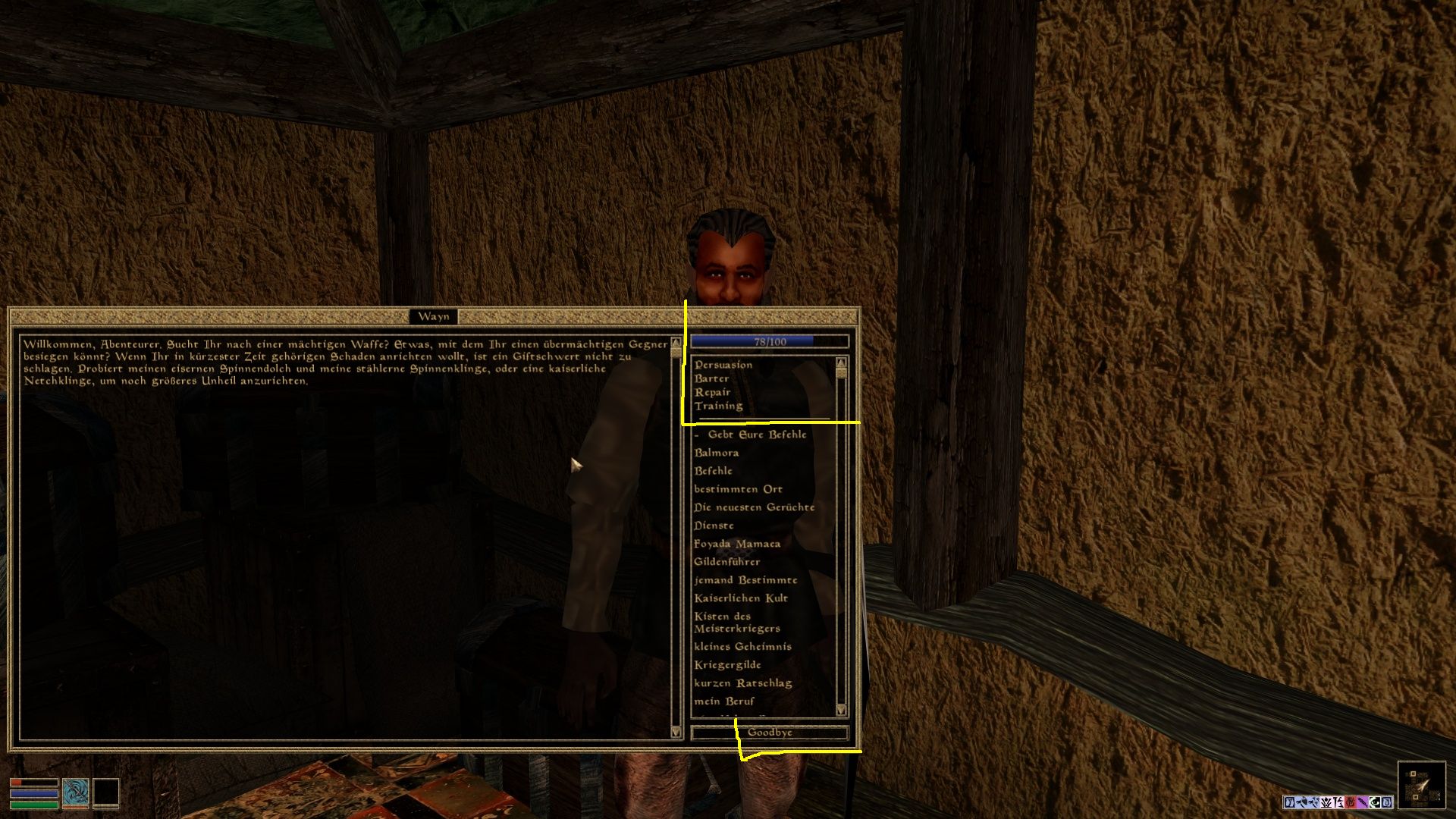
Task: Click the eye-shaped active magic effect icon
Action: coord(1373,802)
